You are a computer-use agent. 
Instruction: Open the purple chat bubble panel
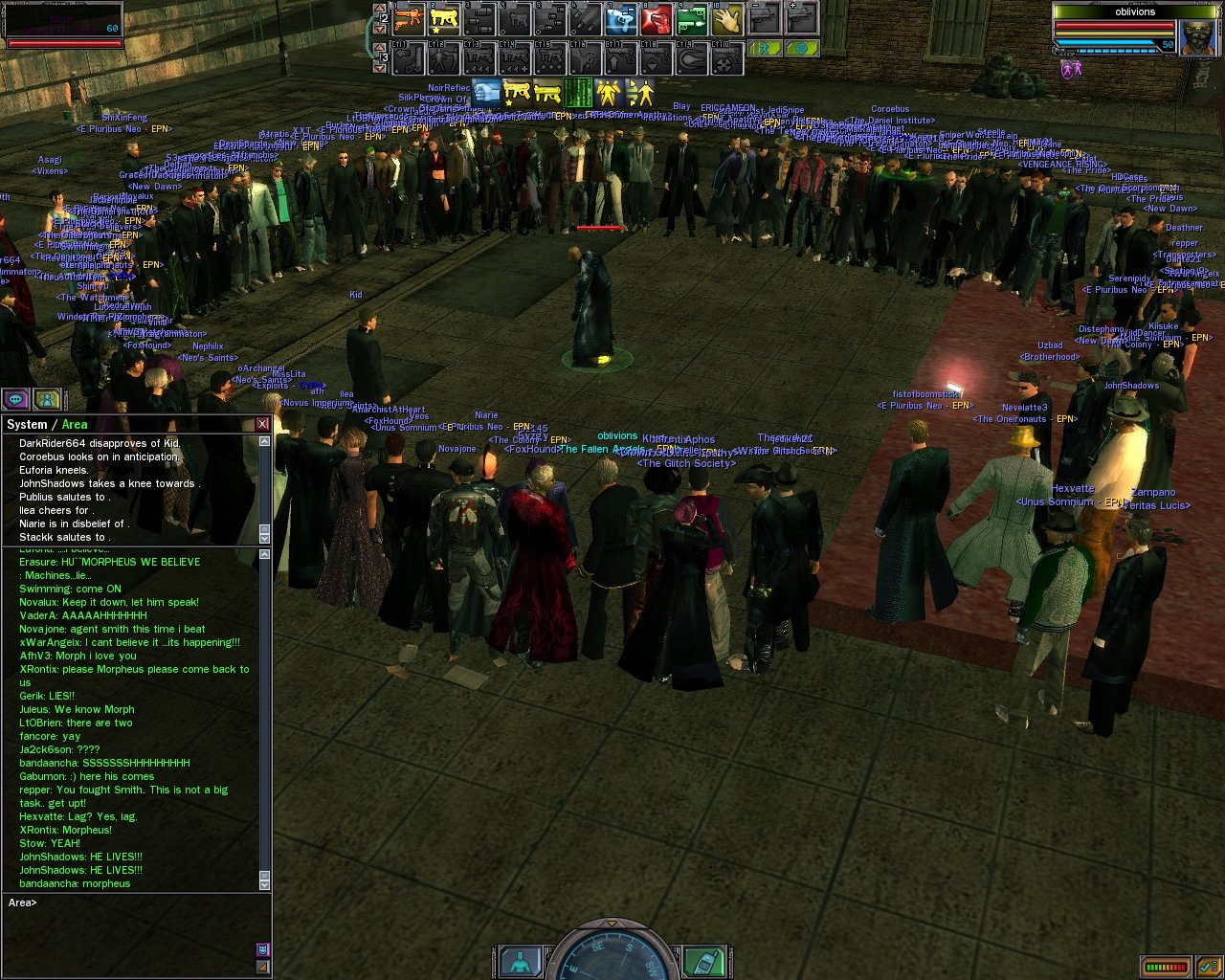tap(16, 399)
